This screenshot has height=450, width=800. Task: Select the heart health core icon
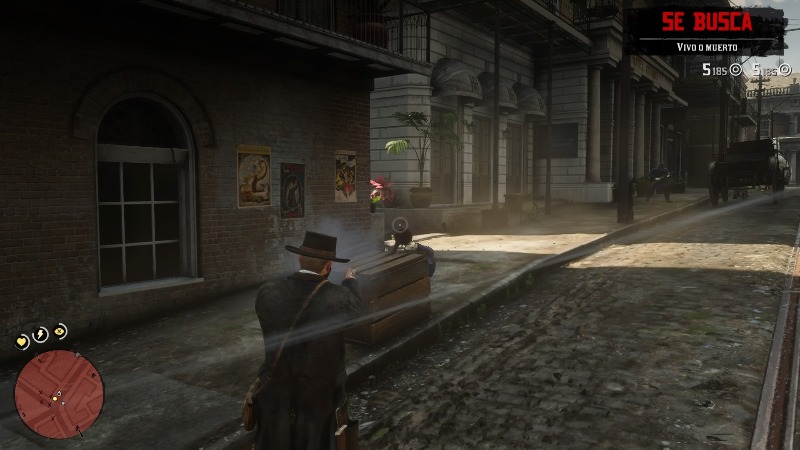point(22,342)
